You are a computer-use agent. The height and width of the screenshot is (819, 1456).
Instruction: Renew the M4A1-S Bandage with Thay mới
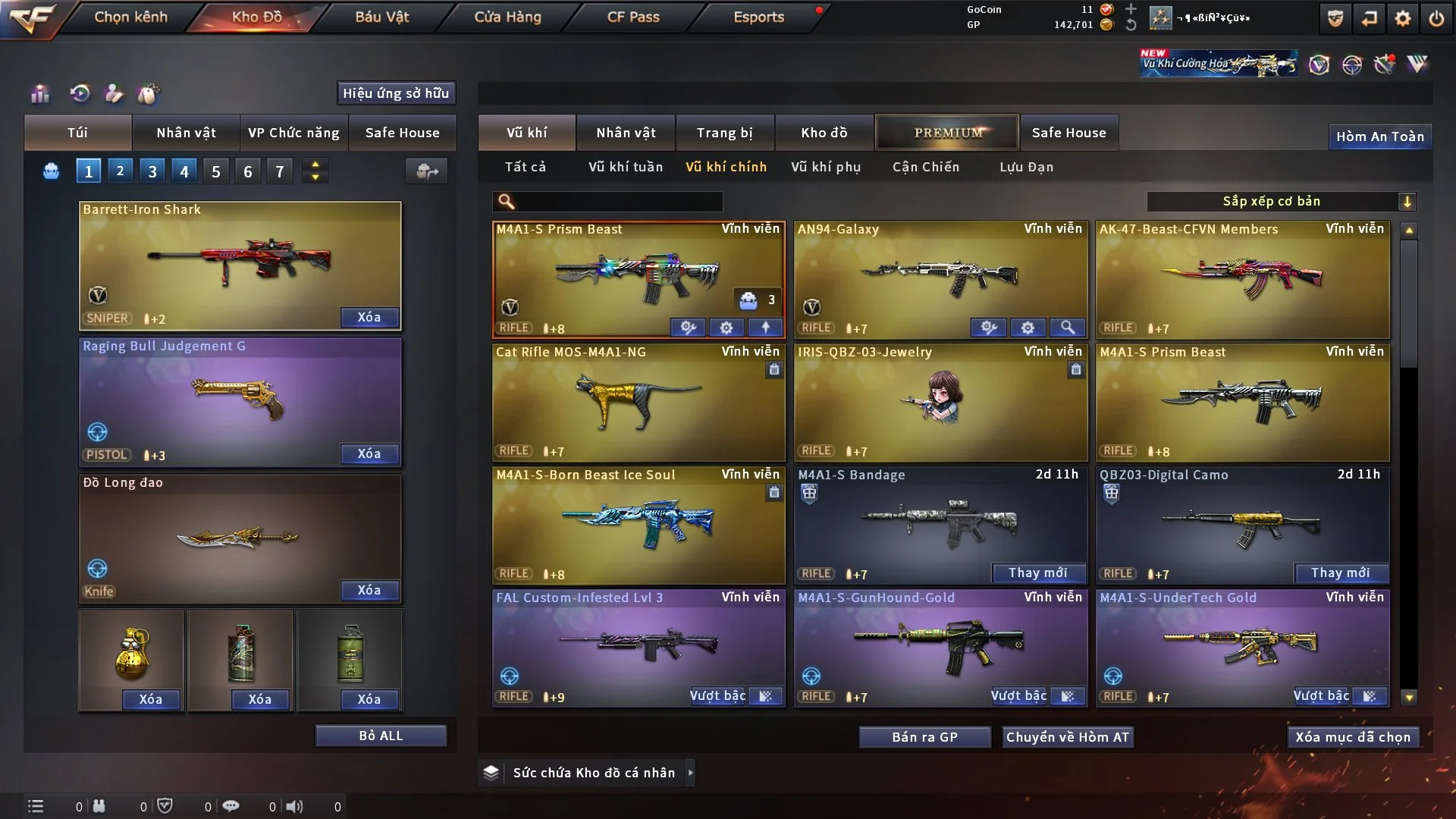[x=1037, y=573]
